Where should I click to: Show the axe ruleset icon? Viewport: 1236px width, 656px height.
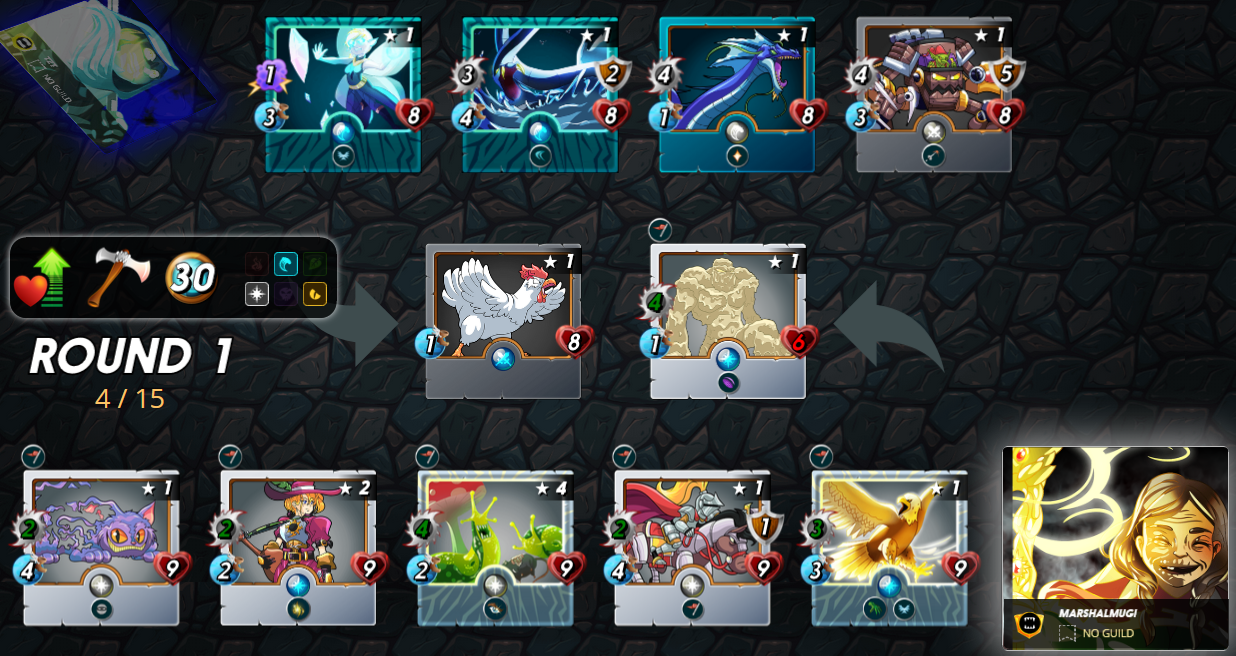pyautogui.click(x=117, y=277)
